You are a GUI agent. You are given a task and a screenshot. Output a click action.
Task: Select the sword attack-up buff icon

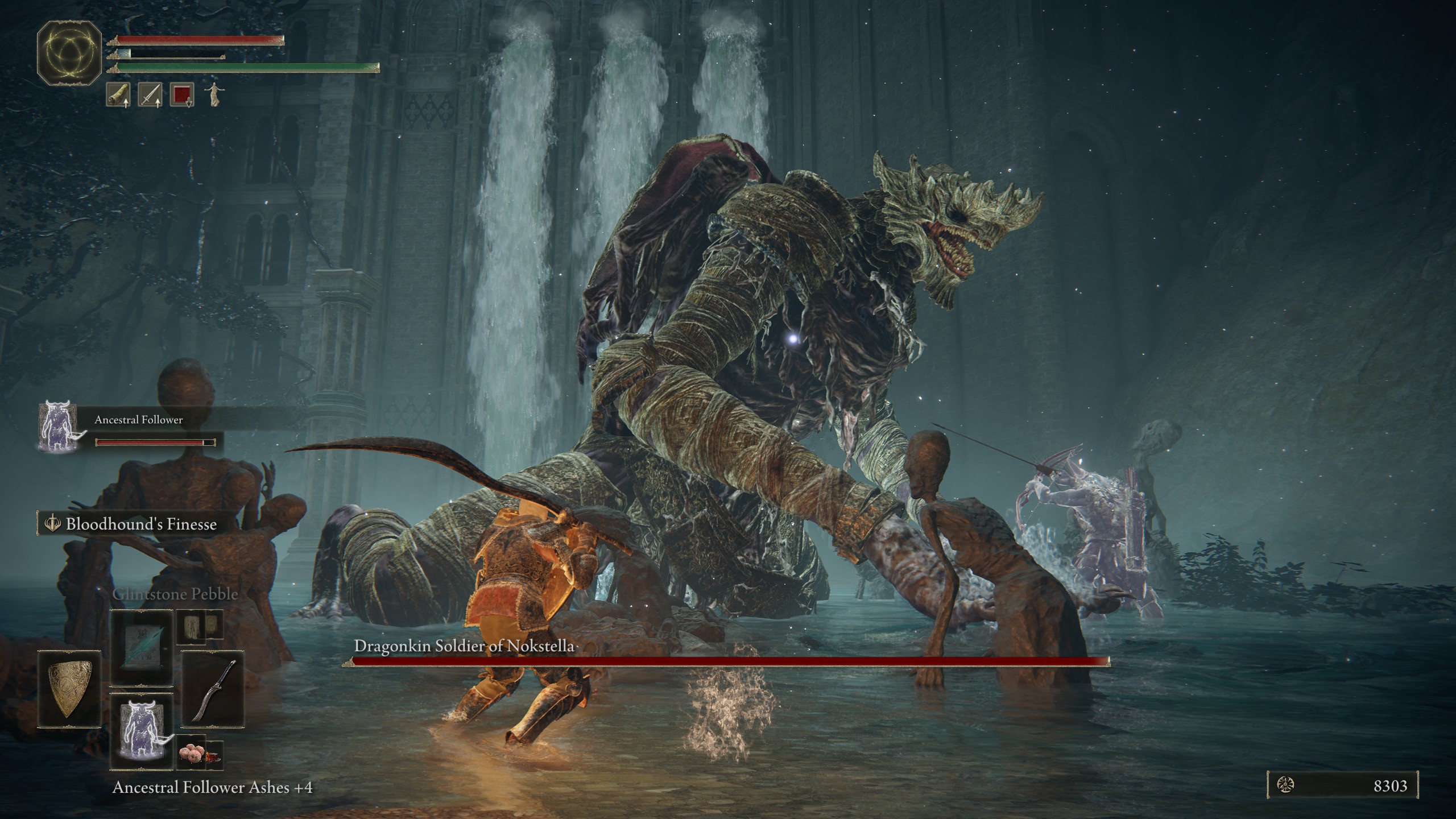pos(150,94)
